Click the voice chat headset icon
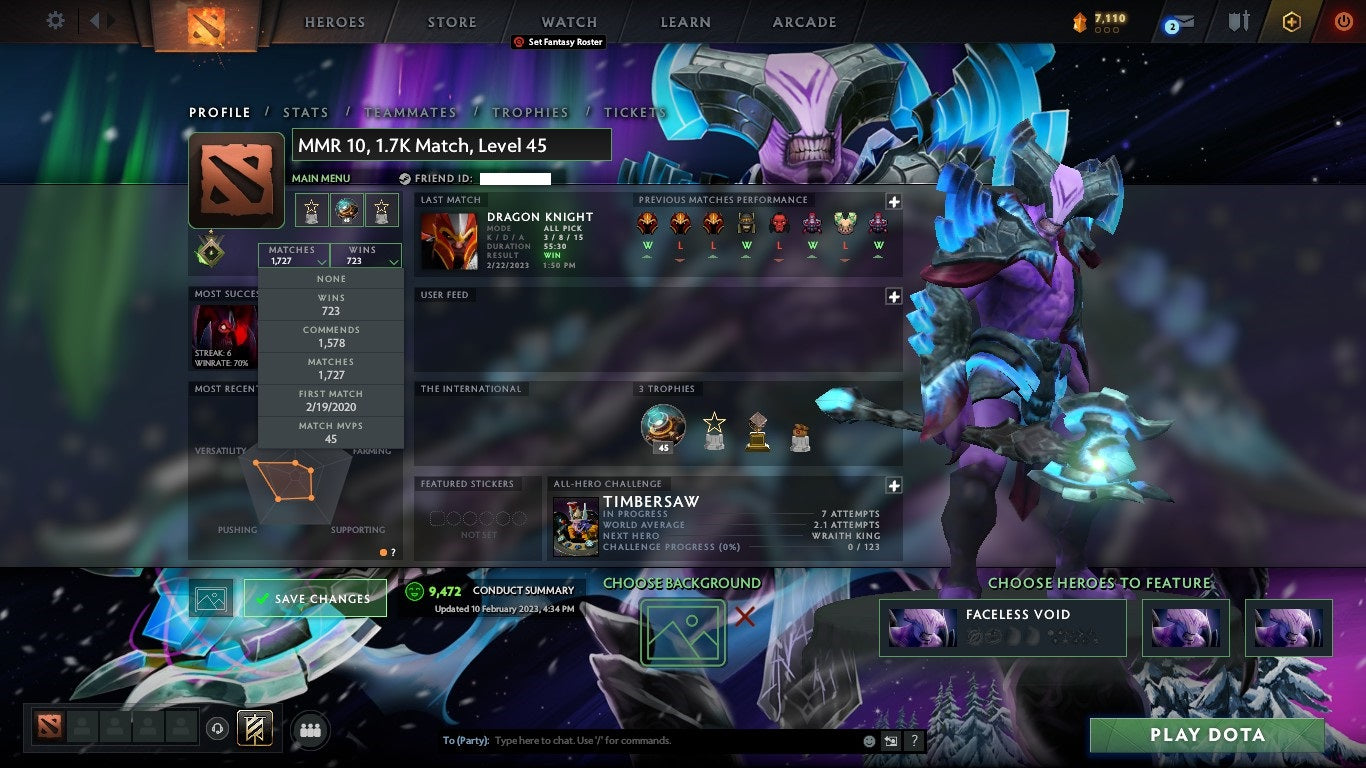 218,730
